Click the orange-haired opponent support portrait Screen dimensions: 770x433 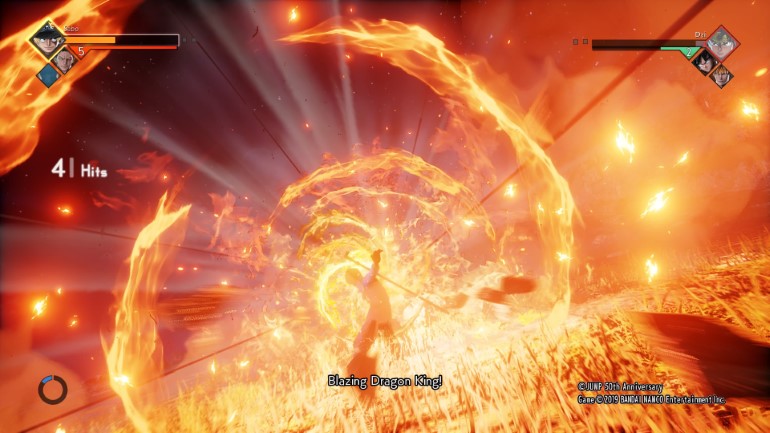click(x=720, y=75)
